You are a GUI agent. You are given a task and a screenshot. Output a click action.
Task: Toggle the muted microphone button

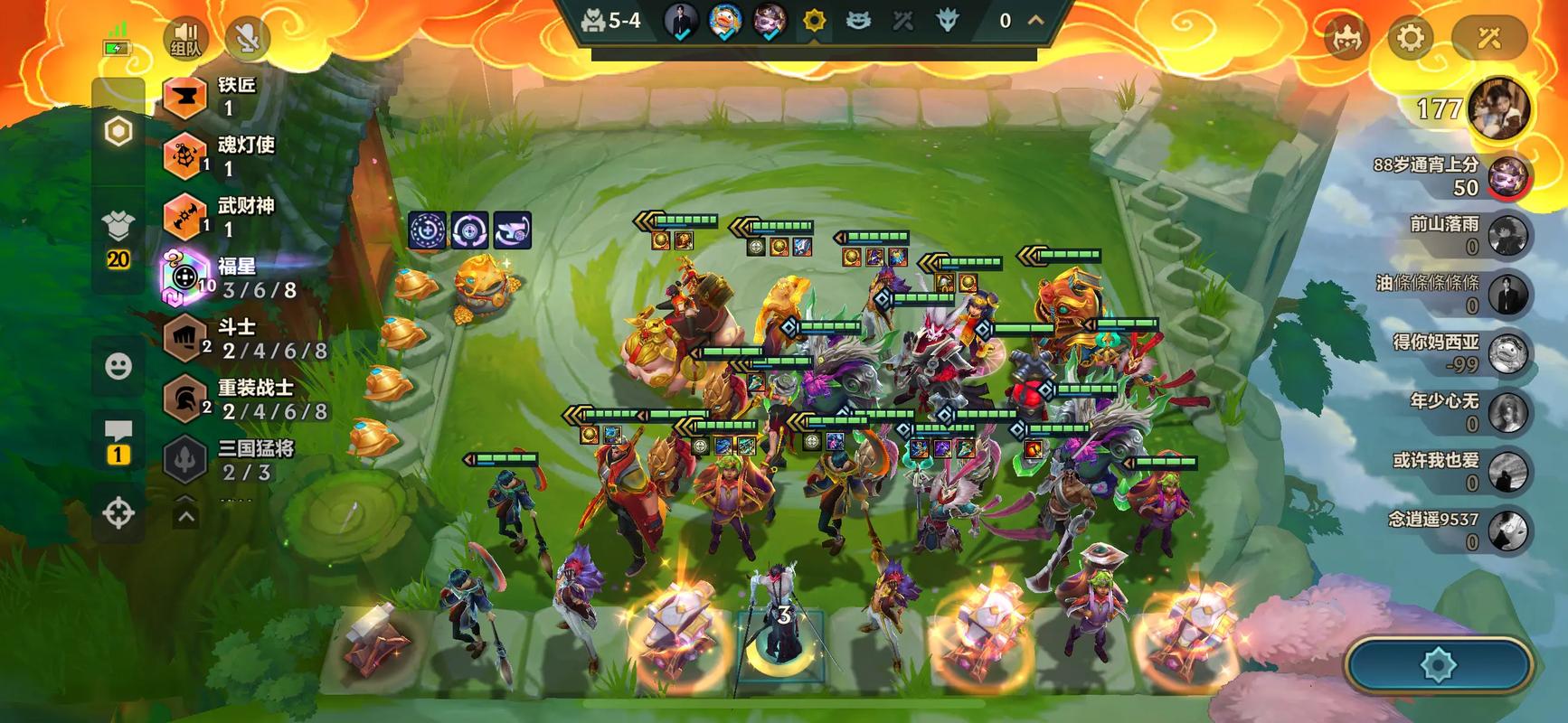pyautogui.click(x=247, y=38)
